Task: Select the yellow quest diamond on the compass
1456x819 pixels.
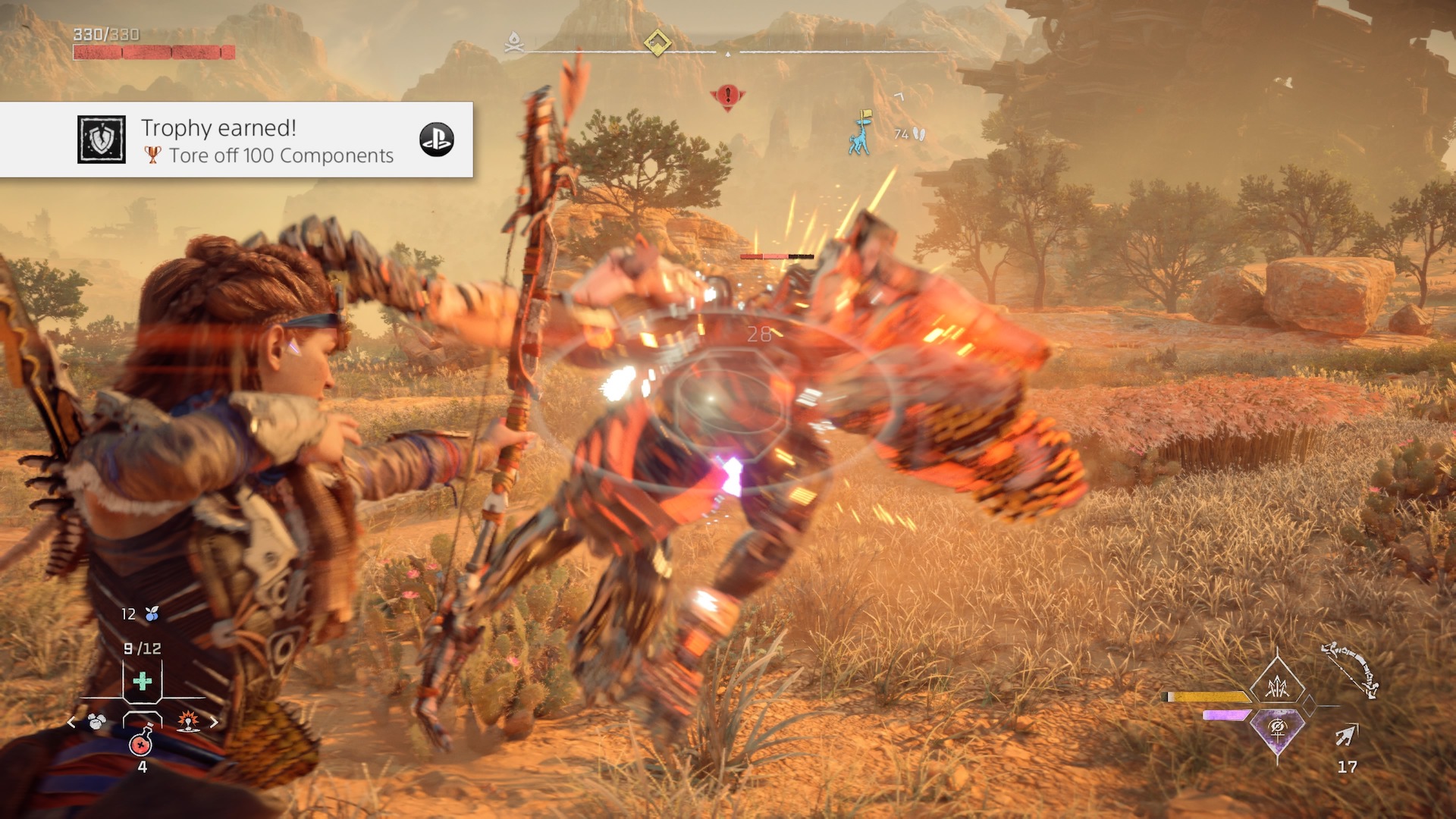Action: 657,42
